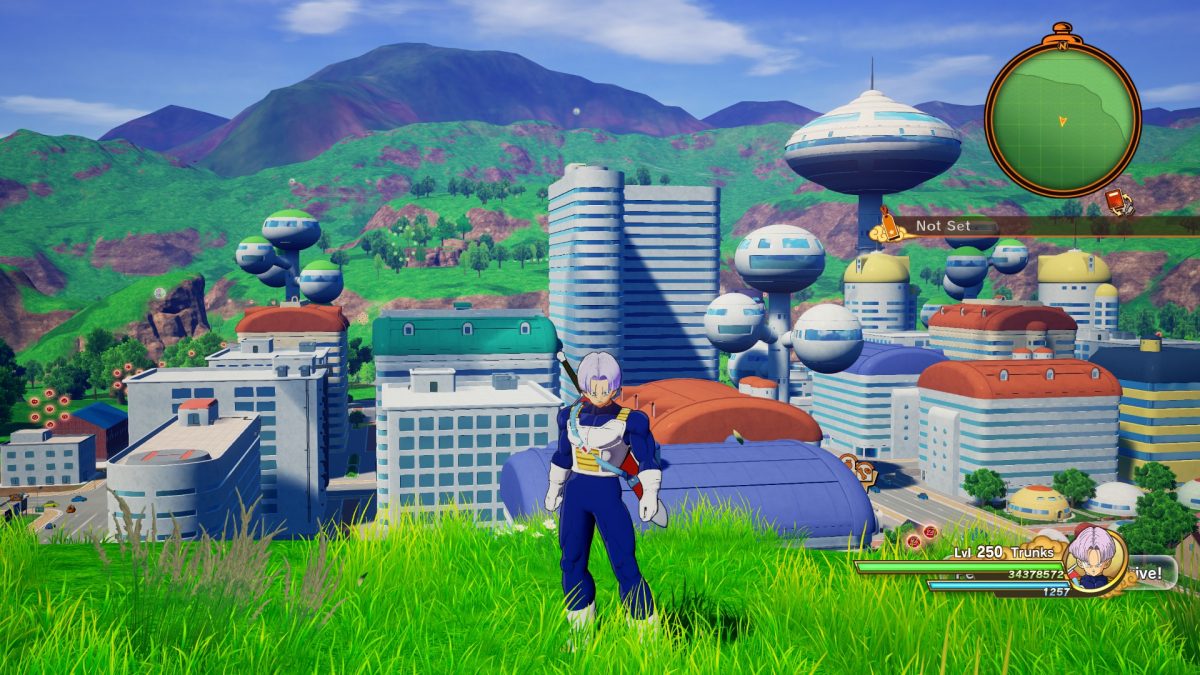Click the red book icon below the minimap
Screen dimensions: 1200x675
1118,202
